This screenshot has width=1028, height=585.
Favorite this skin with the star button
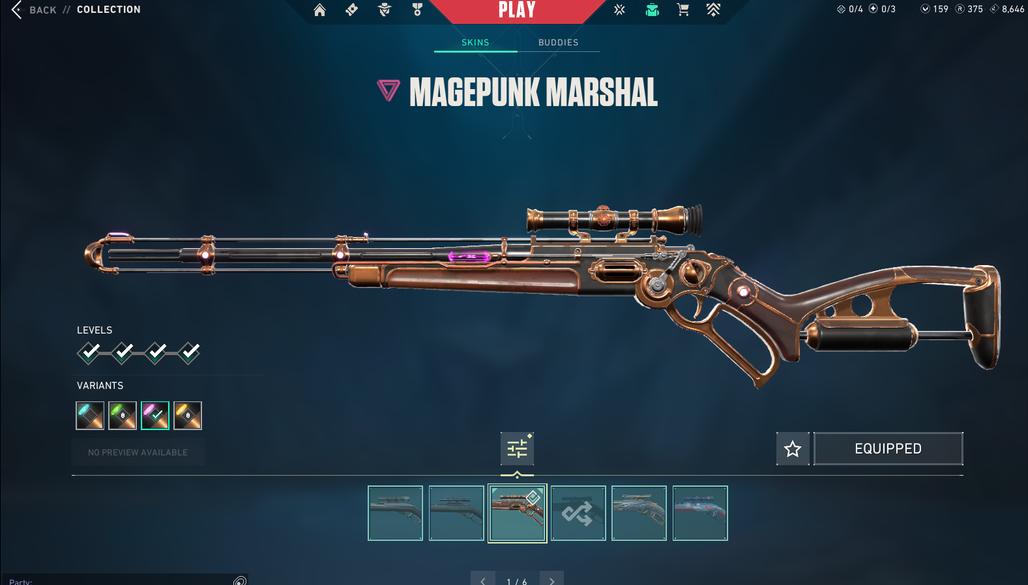click(793, 449)
